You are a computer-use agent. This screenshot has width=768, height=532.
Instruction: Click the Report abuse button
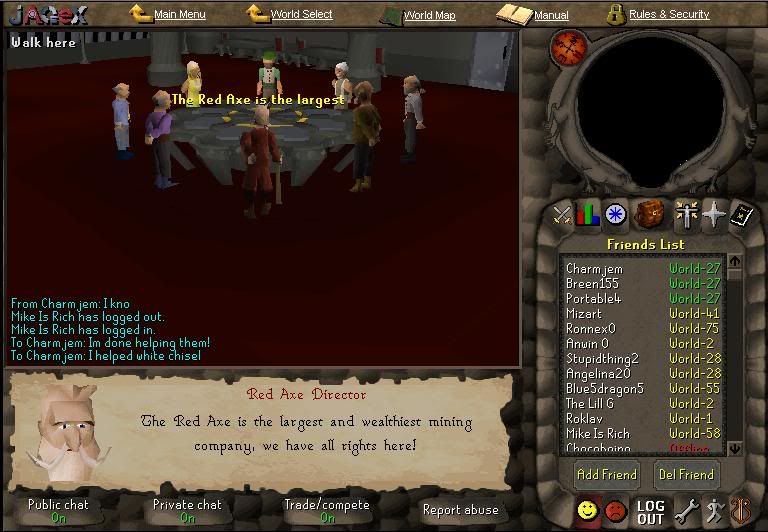(x=460, y=510)
